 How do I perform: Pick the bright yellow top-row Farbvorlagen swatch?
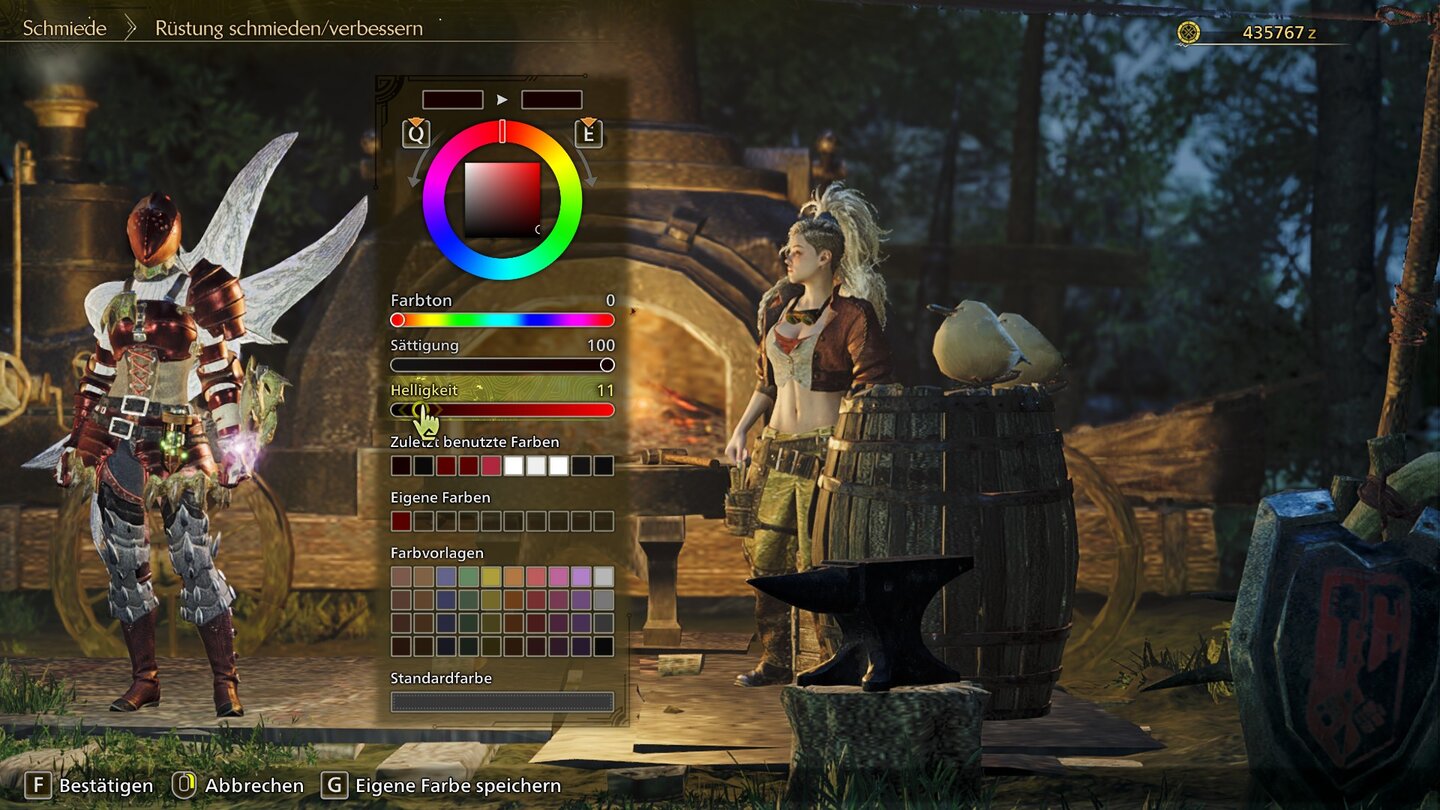[491, 577]
